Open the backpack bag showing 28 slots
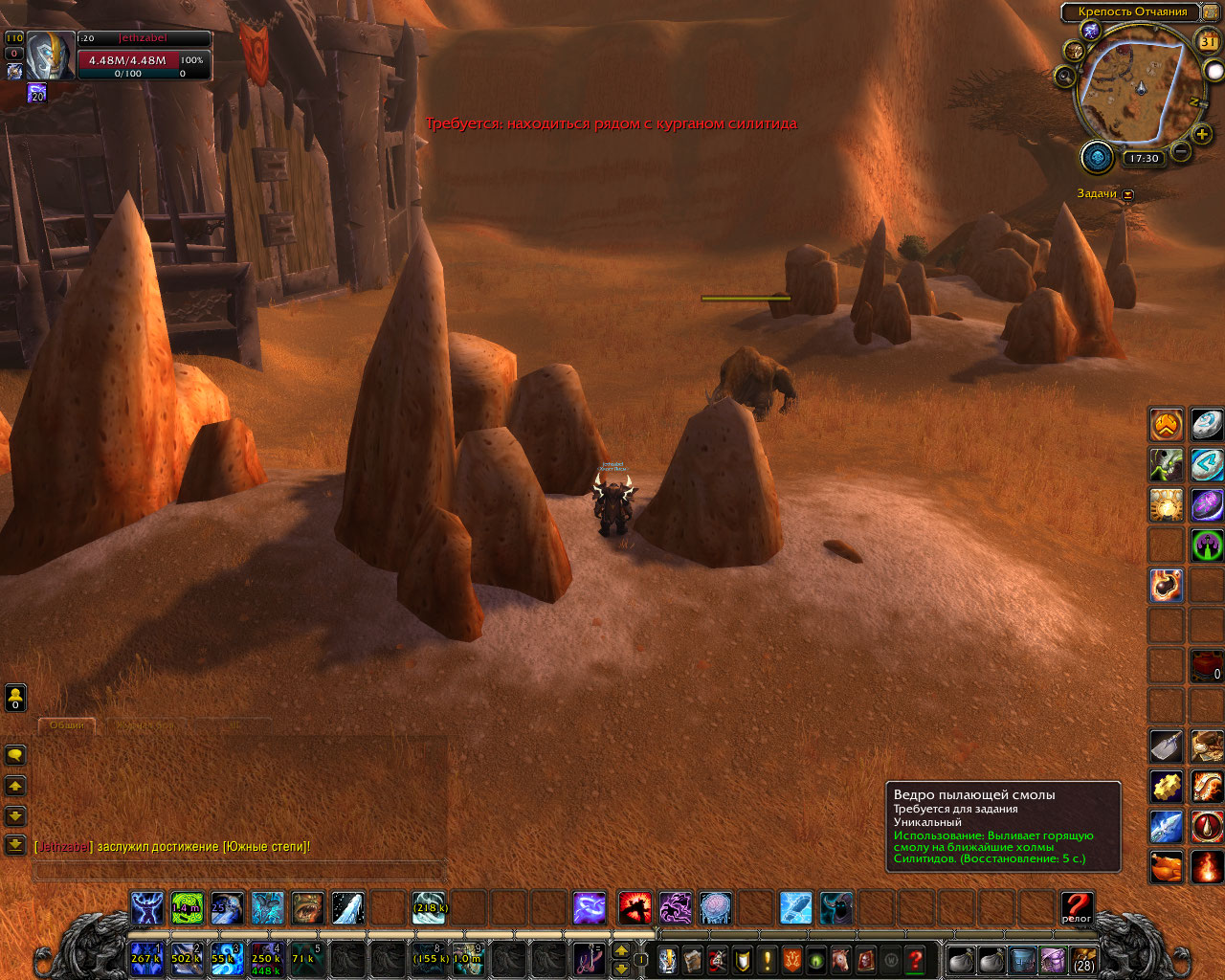Image resolution: width=1225 pixels, height=980 pixels. pos(1083,959)
